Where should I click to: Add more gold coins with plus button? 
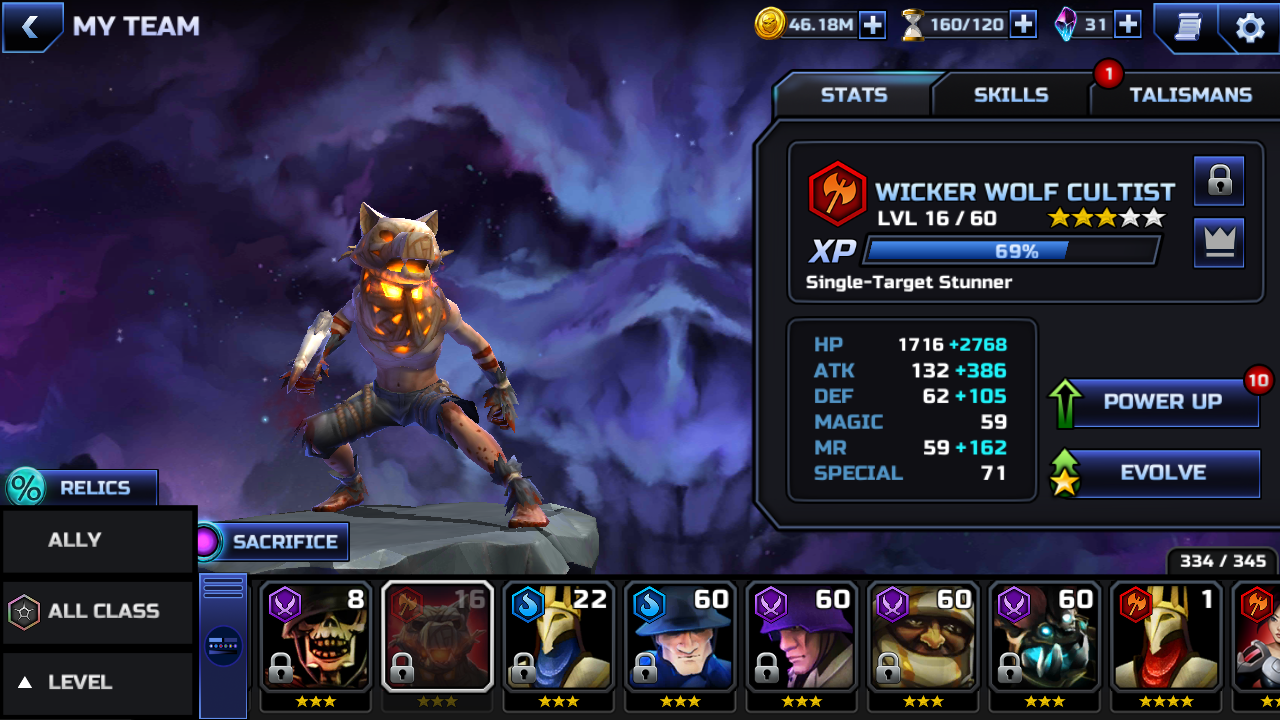click(x=872, y=25)
